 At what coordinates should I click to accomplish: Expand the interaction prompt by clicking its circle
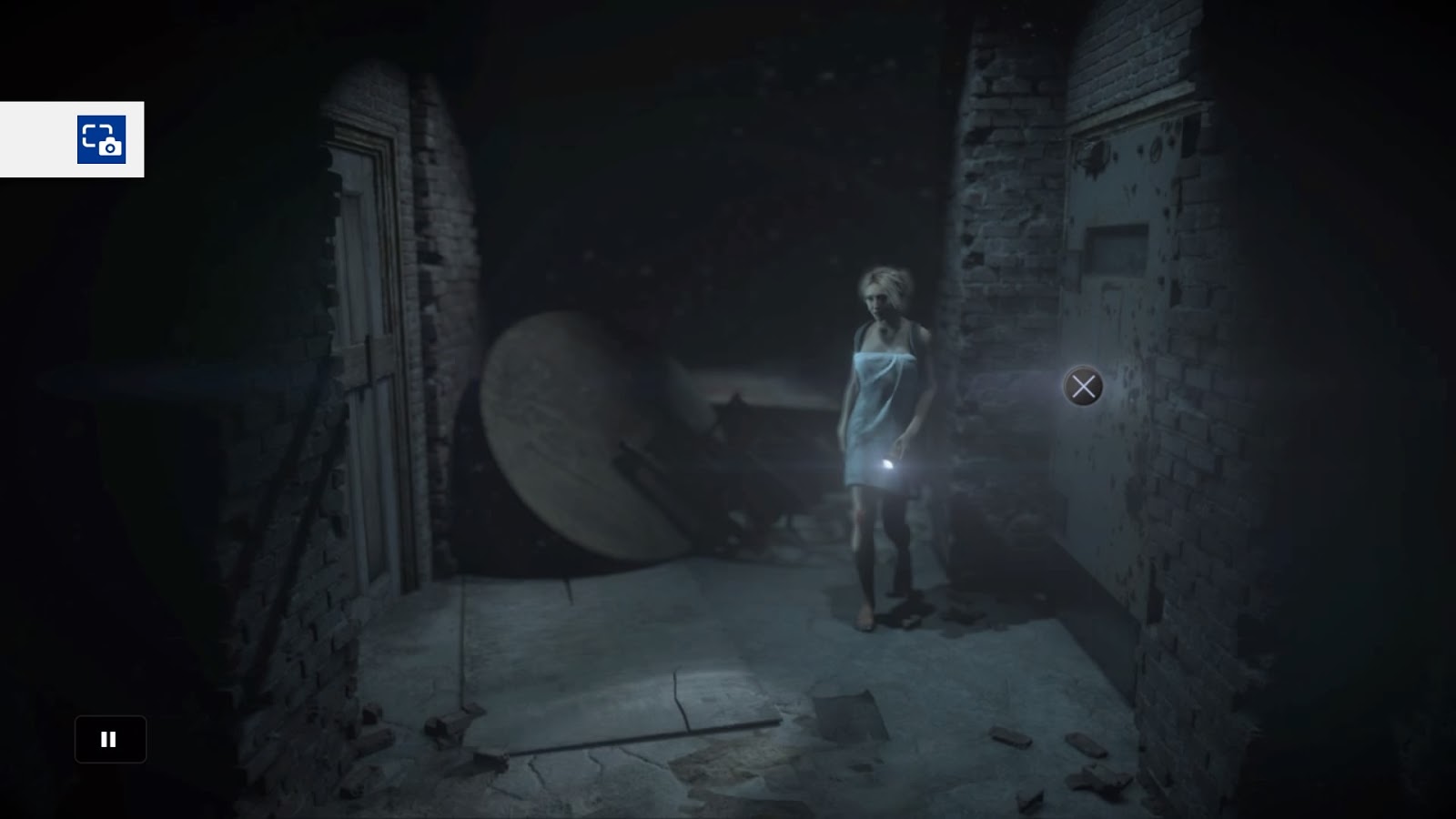point(1082,387)
